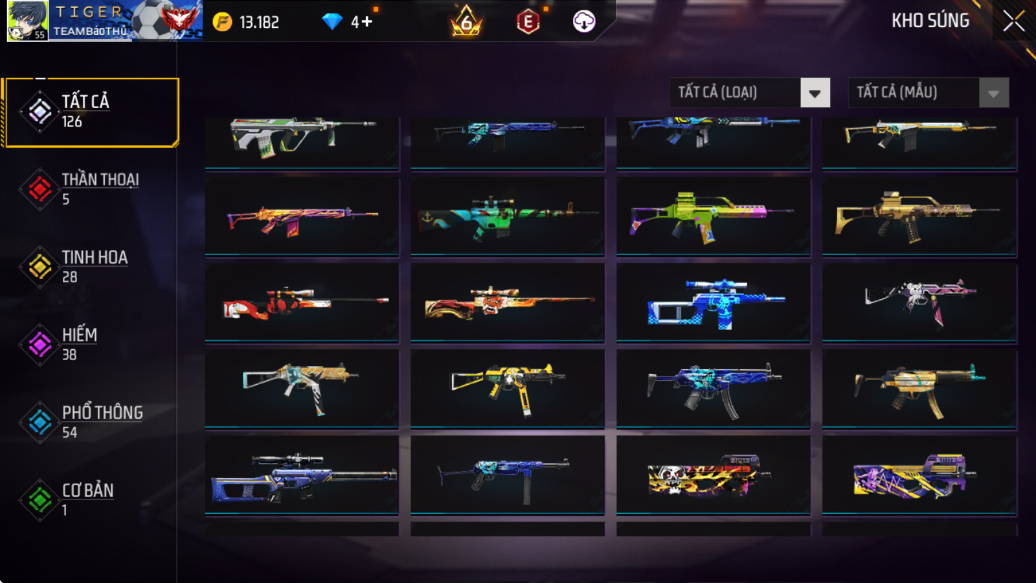This screenshot has width=1036, height=583.
Task: Click the red hexagon E icon
Action: pos(528,21)
